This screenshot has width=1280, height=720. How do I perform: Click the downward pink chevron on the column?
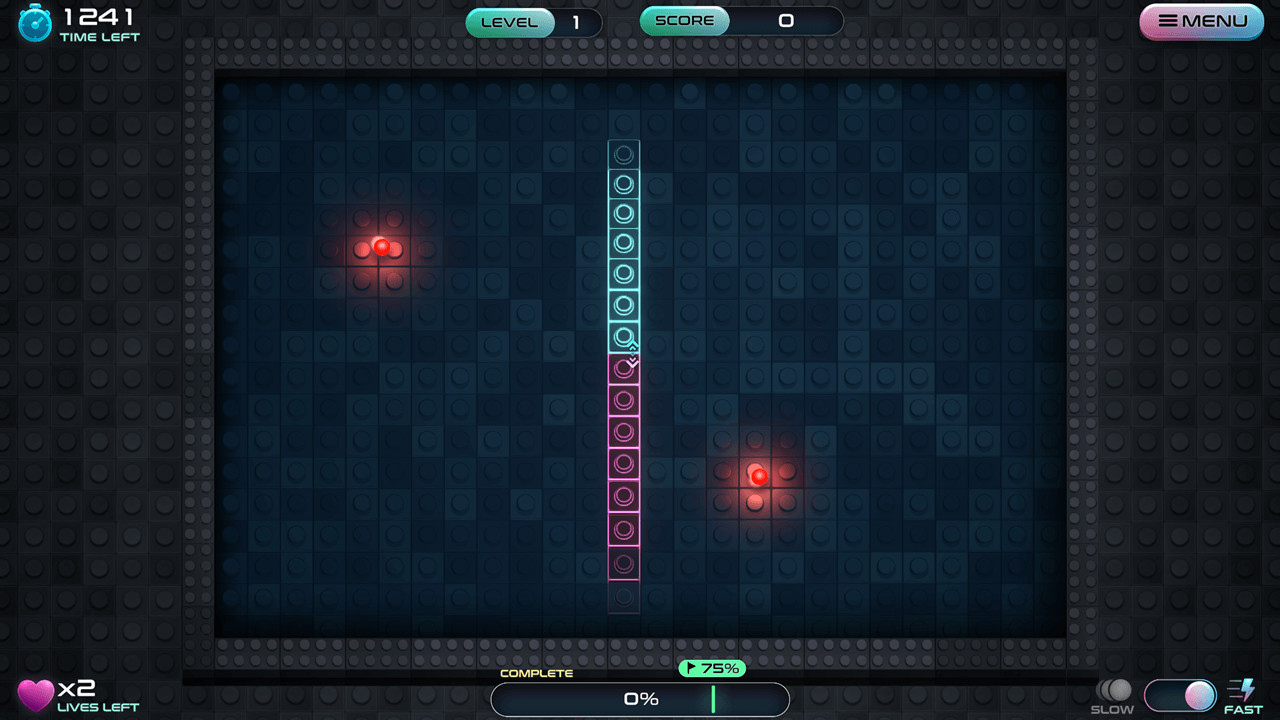point(633,361)
